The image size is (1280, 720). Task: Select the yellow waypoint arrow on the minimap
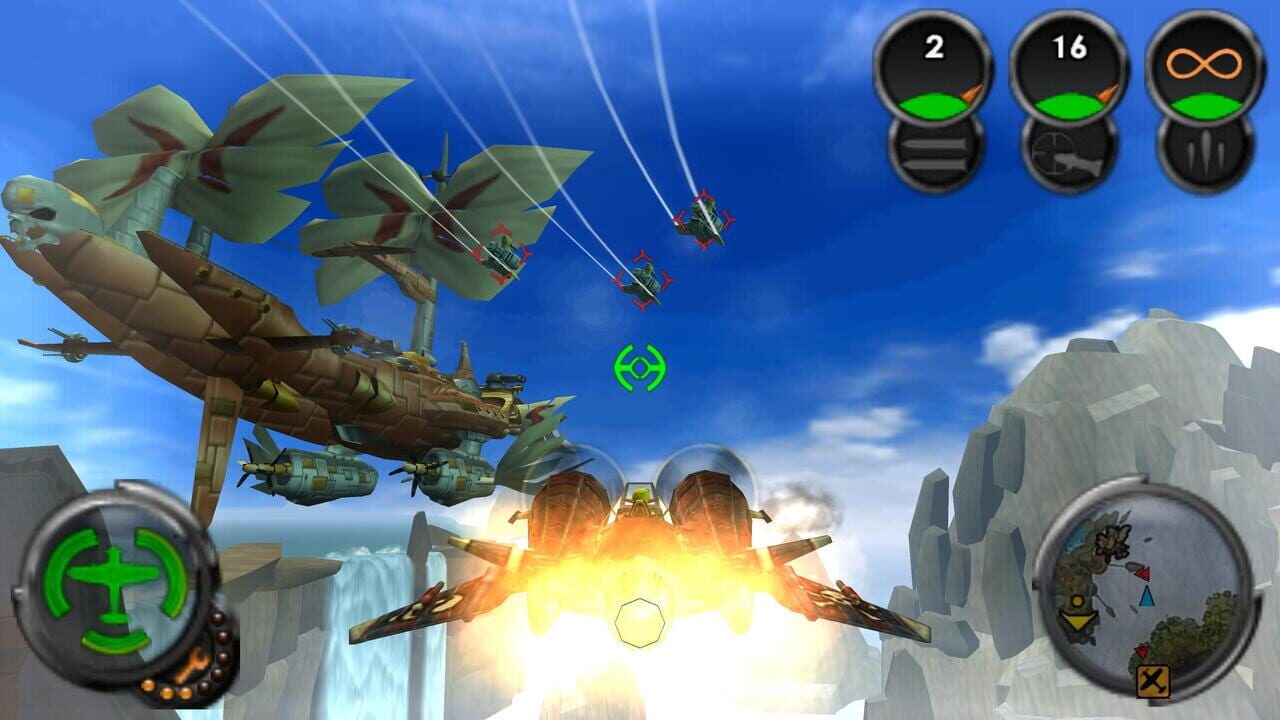(1079, 620)
